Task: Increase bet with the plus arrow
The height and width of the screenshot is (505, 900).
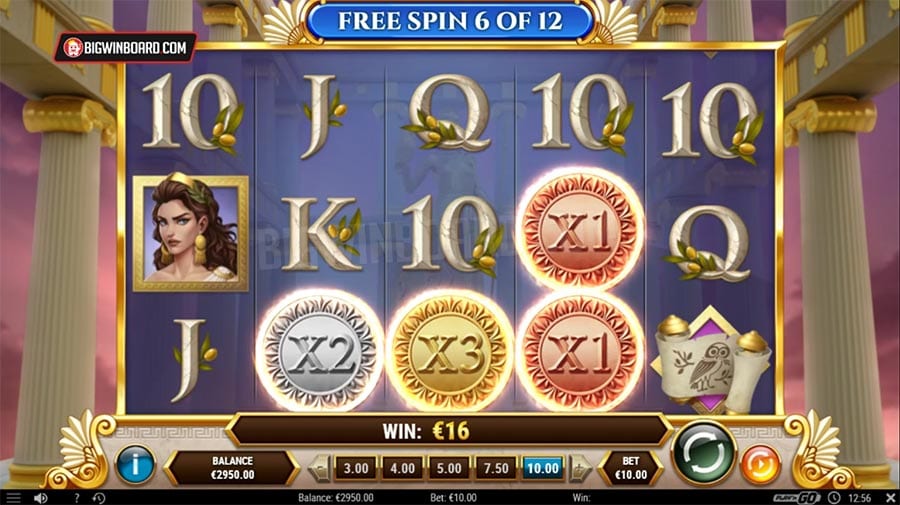Action: click(x=579, y=467)
